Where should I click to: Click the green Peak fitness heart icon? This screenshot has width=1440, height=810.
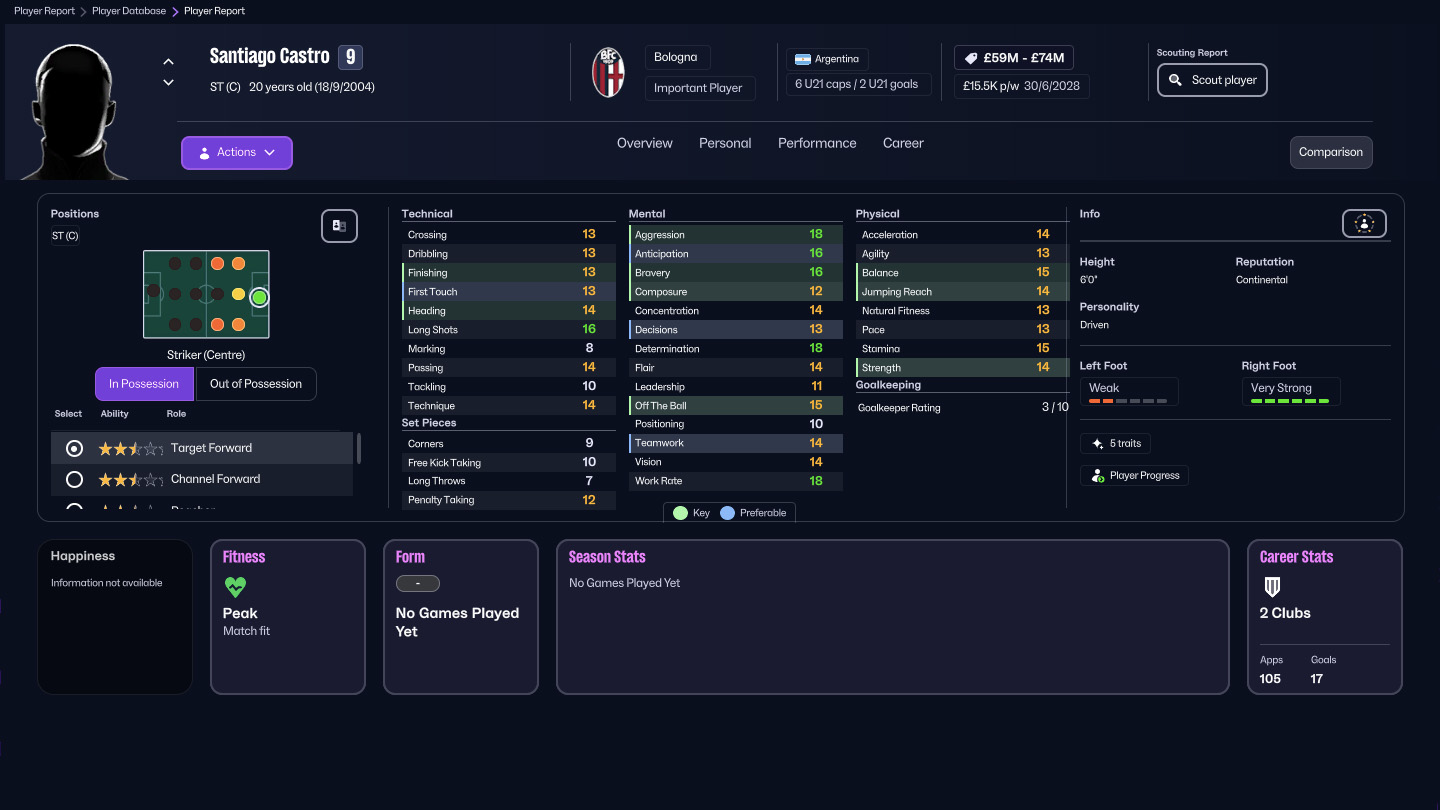(235, 588)
